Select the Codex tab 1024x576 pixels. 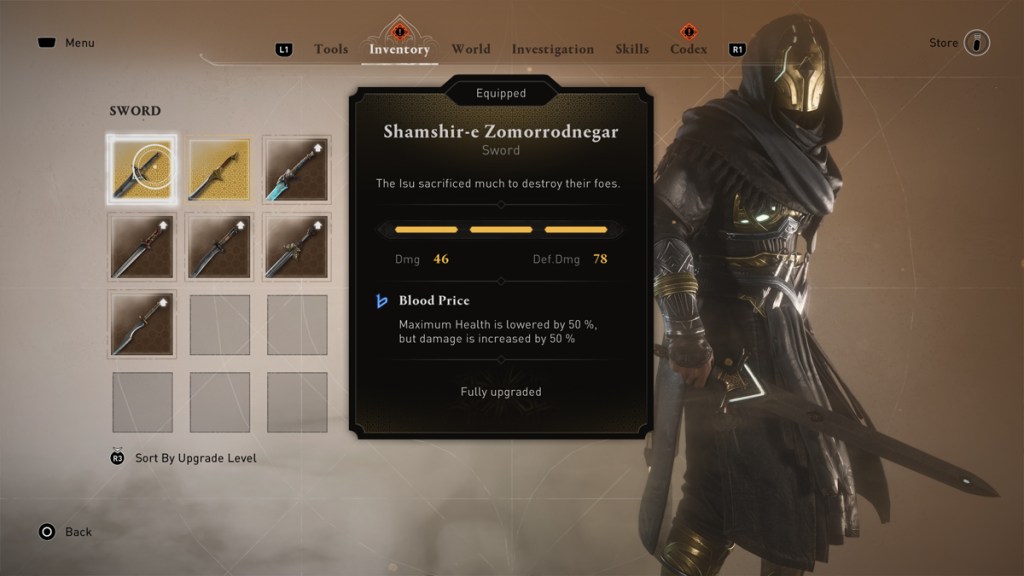[x=688, y=49]
